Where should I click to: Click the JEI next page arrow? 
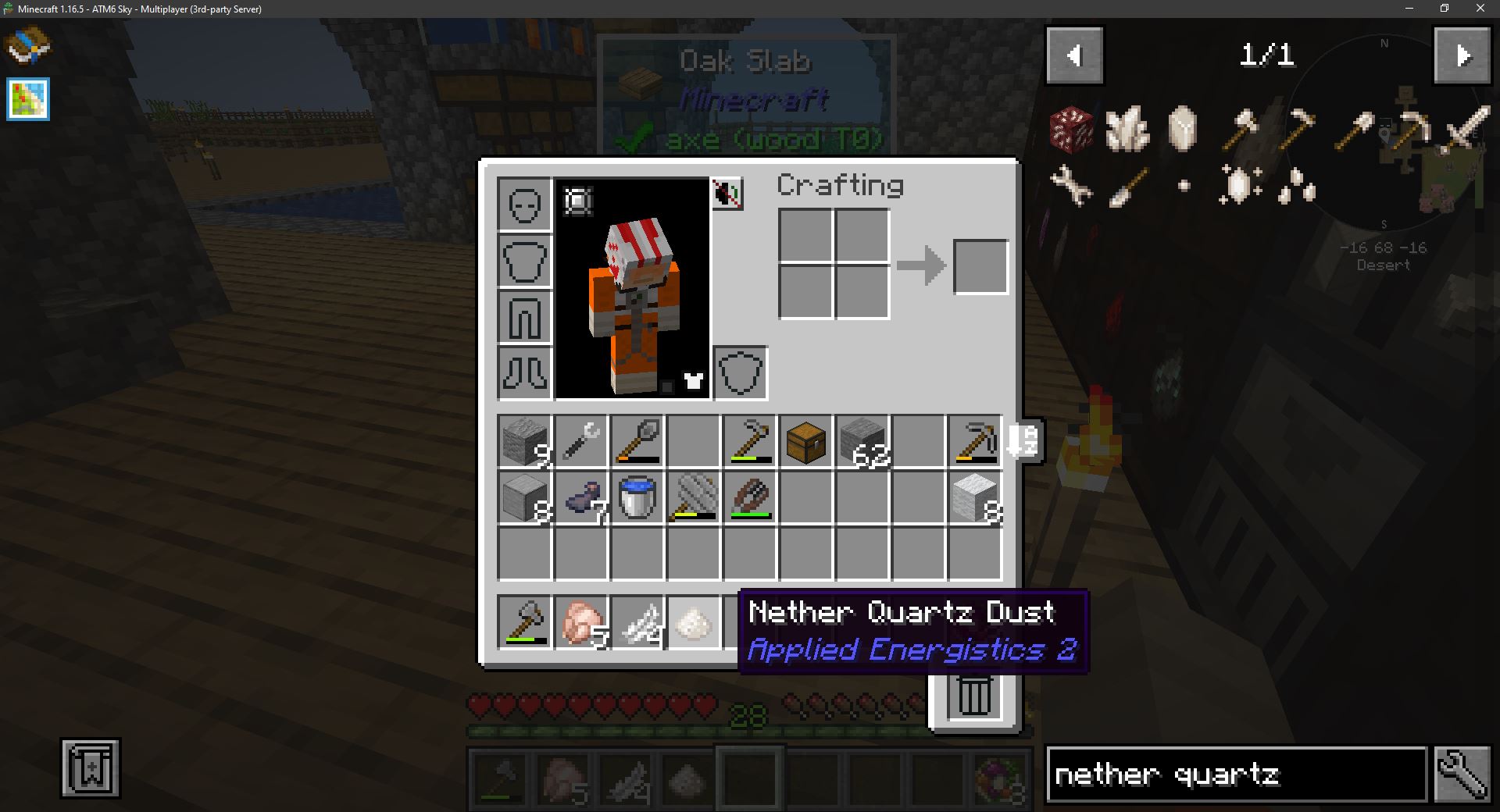[1462, 55]
